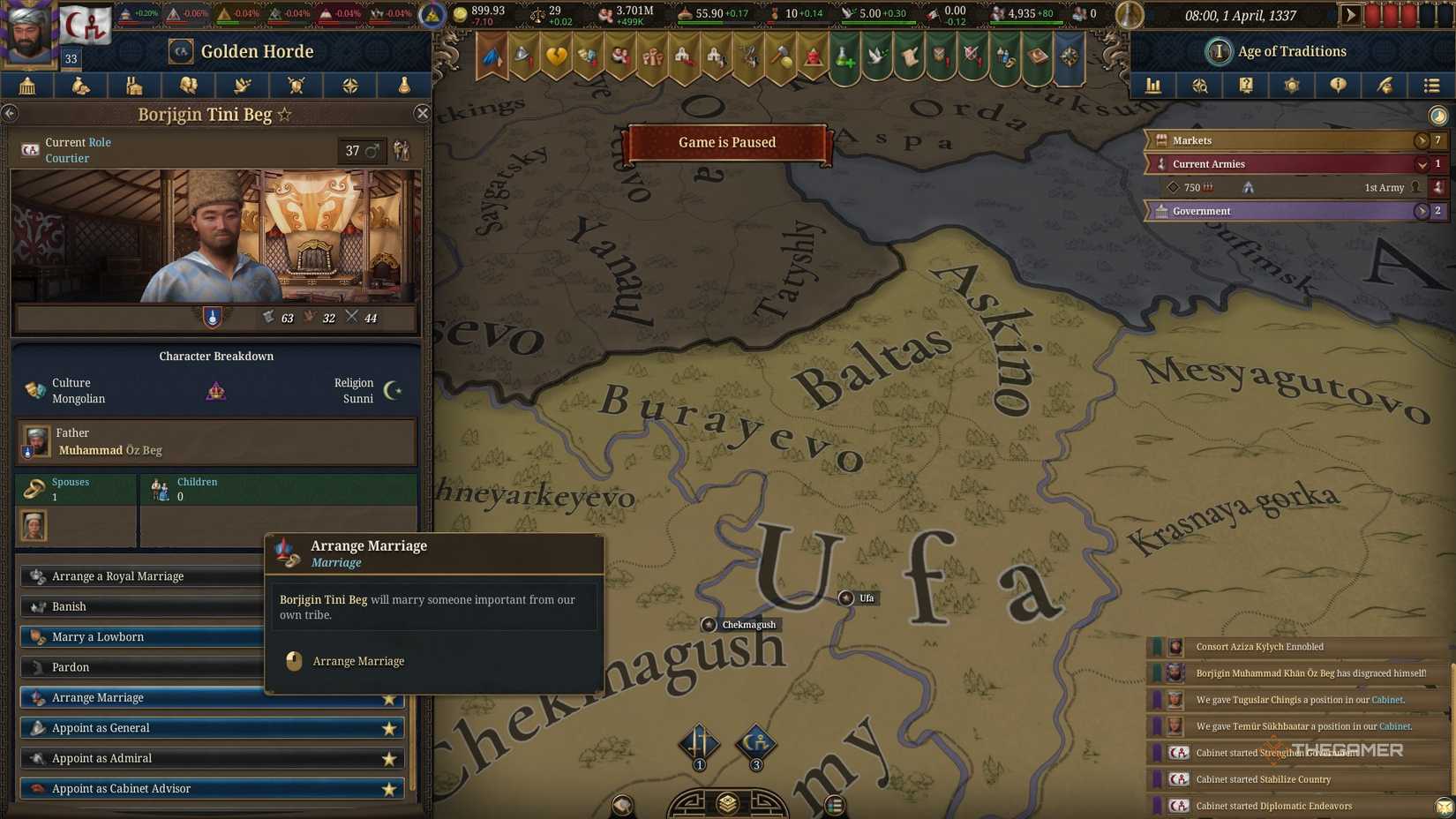This screenshot has width=1456, height=819.
Task: Open the Economy panel with the money bags icon
Action: [x=81, y=86]
